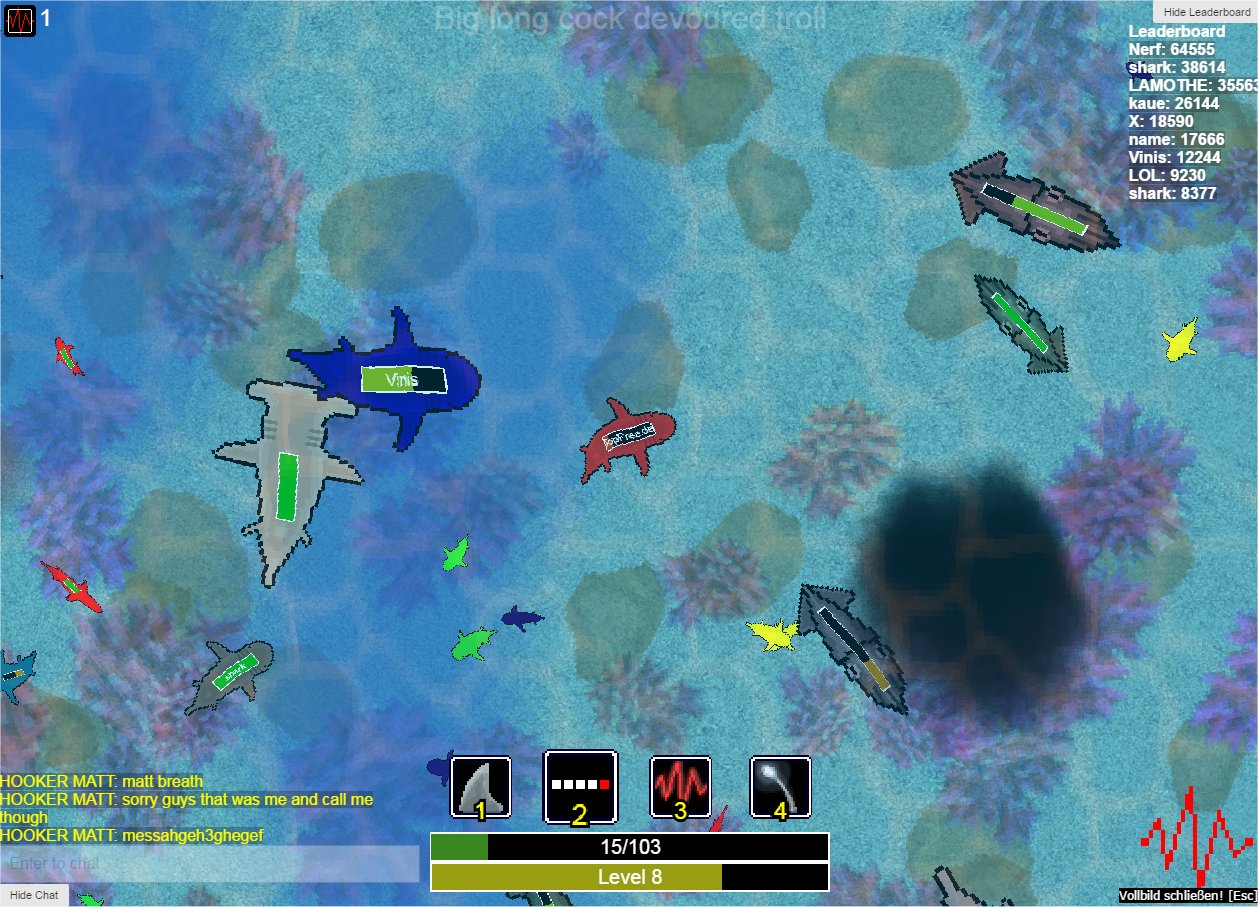Use the grey orb ability slot 4
The height and width of the screenshot is (907, 1258).
coord(781,787)
